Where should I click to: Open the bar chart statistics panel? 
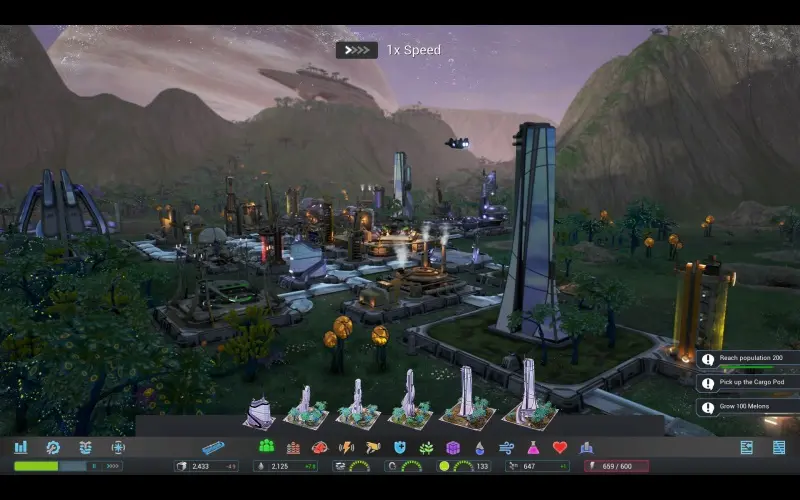coord(20,447)
